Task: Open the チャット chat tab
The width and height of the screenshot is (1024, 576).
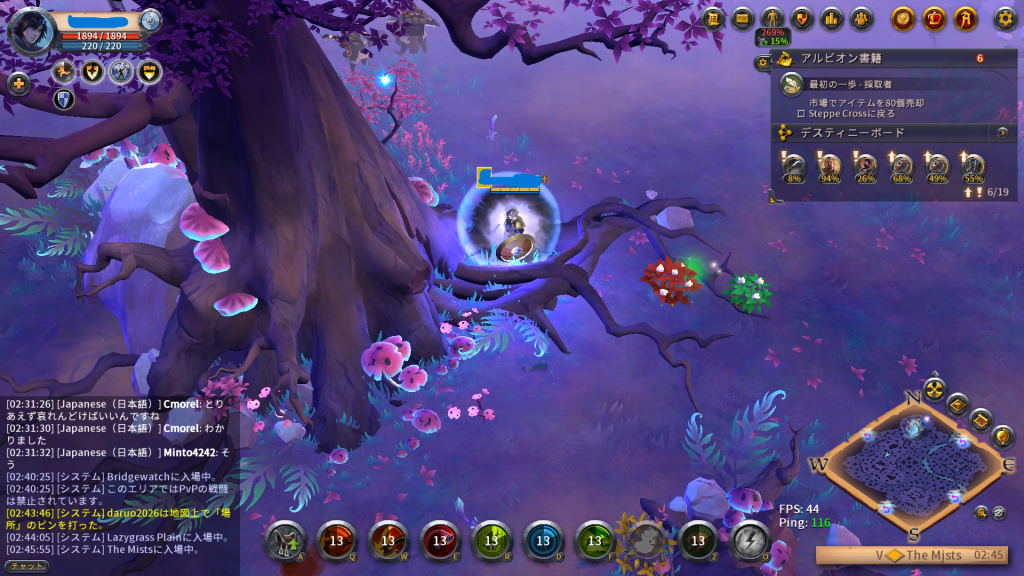Action: 24,566
